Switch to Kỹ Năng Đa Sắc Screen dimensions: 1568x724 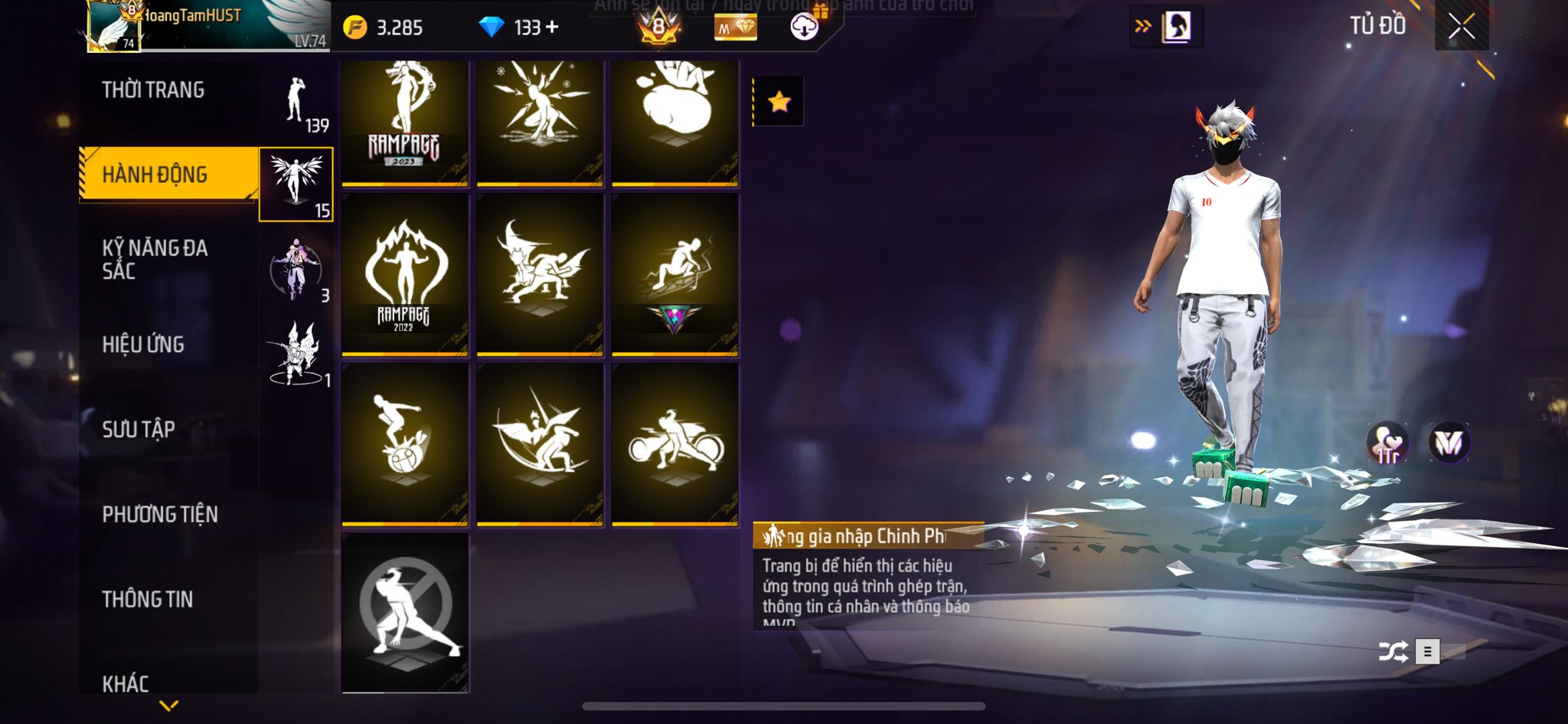click(155, 259)
